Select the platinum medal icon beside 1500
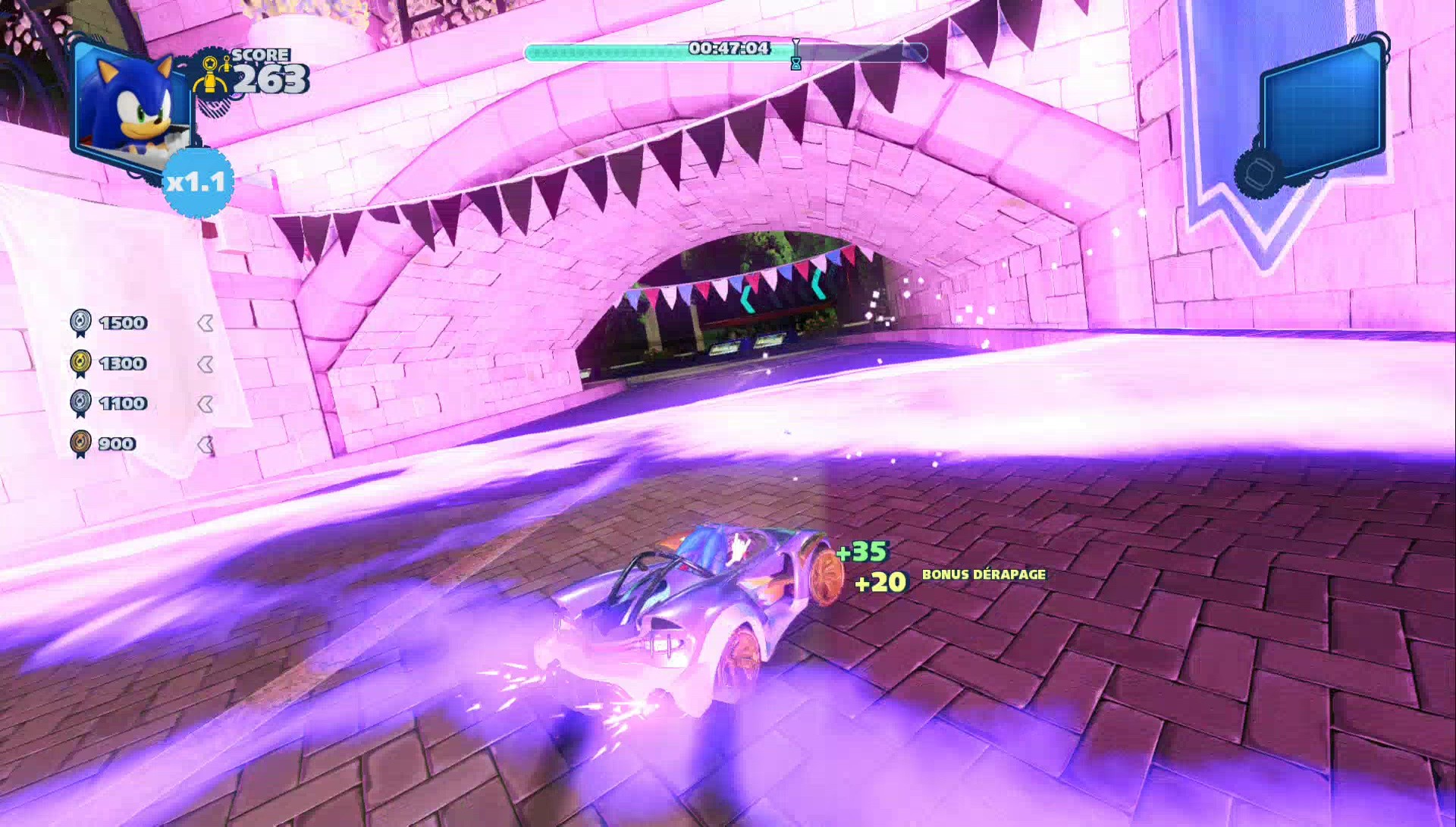 click(x=82, y=322)
